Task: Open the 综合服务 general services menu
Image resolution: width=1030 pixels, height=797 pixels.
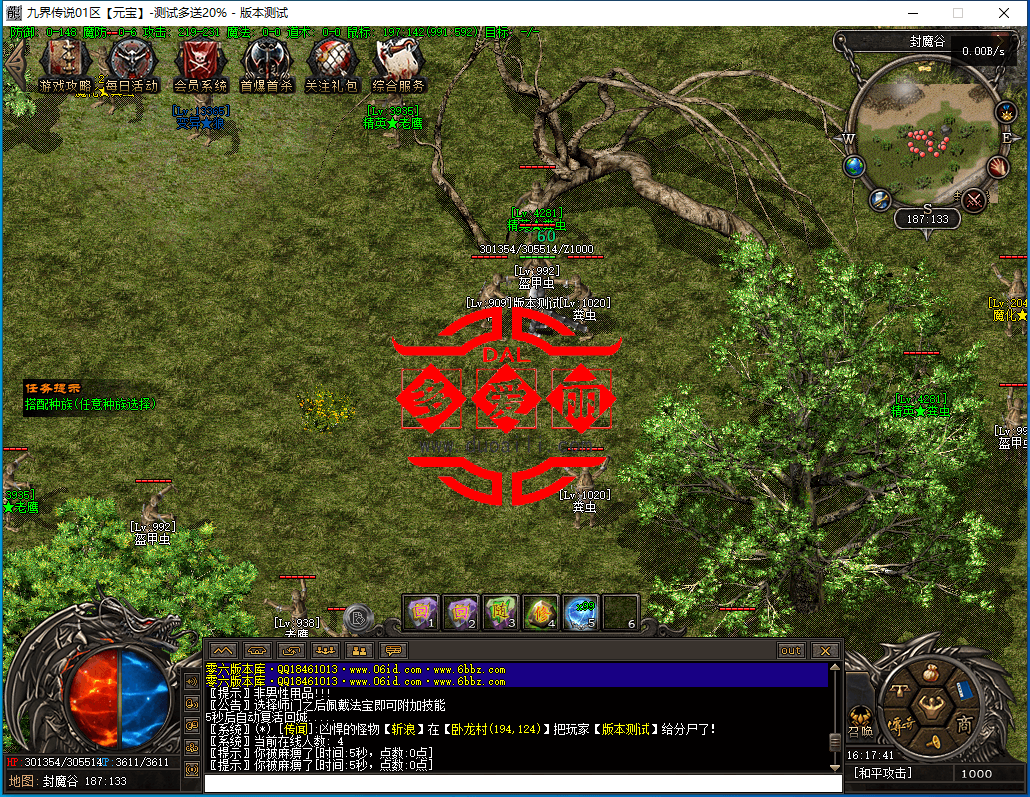Action: tap(399, 65)
